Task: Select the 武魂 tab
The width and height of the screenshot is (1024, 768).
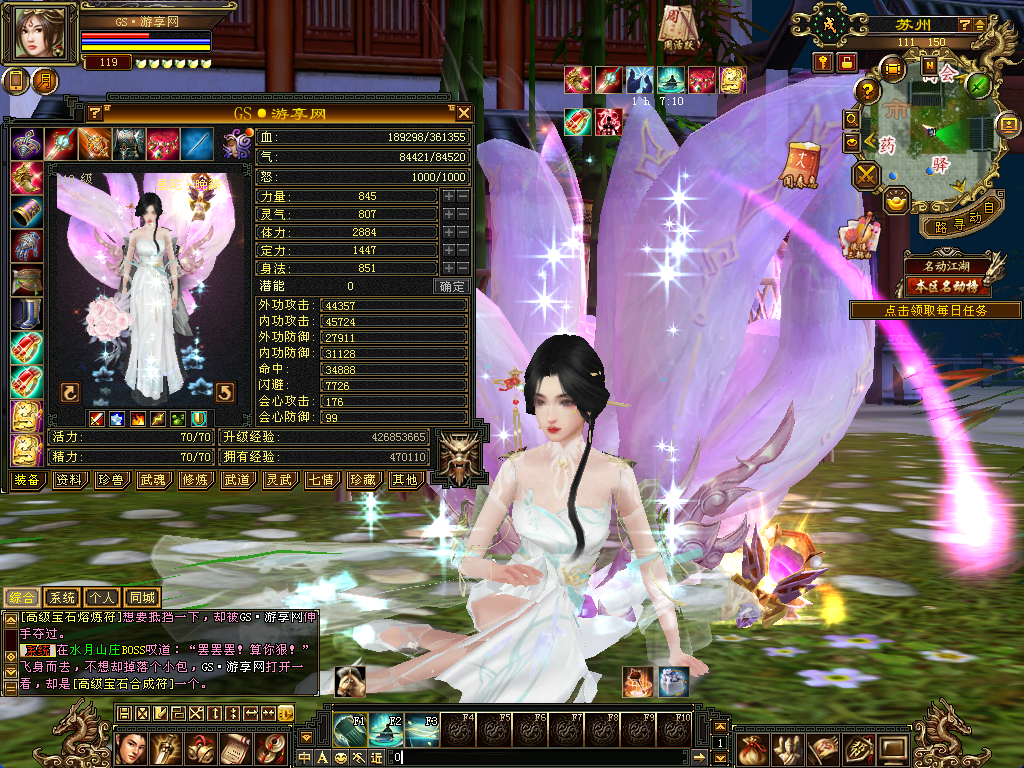Action: (153, 480)
